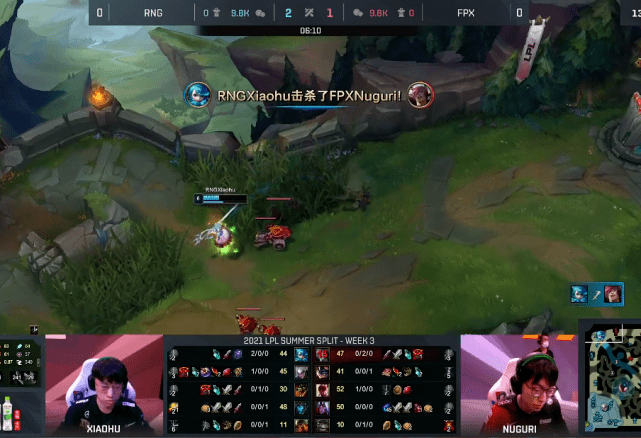Select the RNG team name in top bar
This screenshot has width=641, height=438.
click(x=153, y=13)
